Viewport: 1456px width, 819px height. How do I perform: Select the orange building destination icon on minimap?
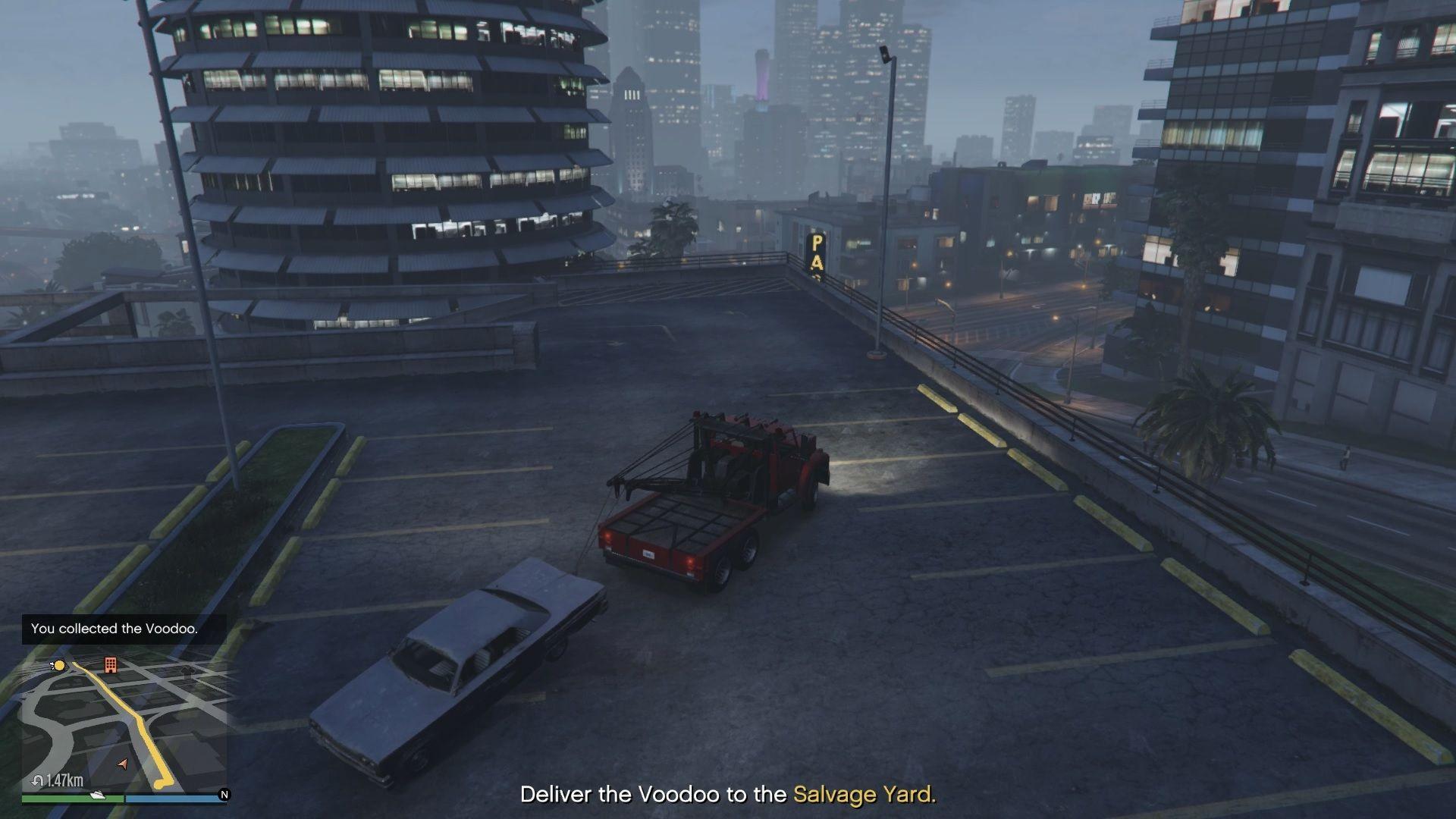[x=111, y=665]
